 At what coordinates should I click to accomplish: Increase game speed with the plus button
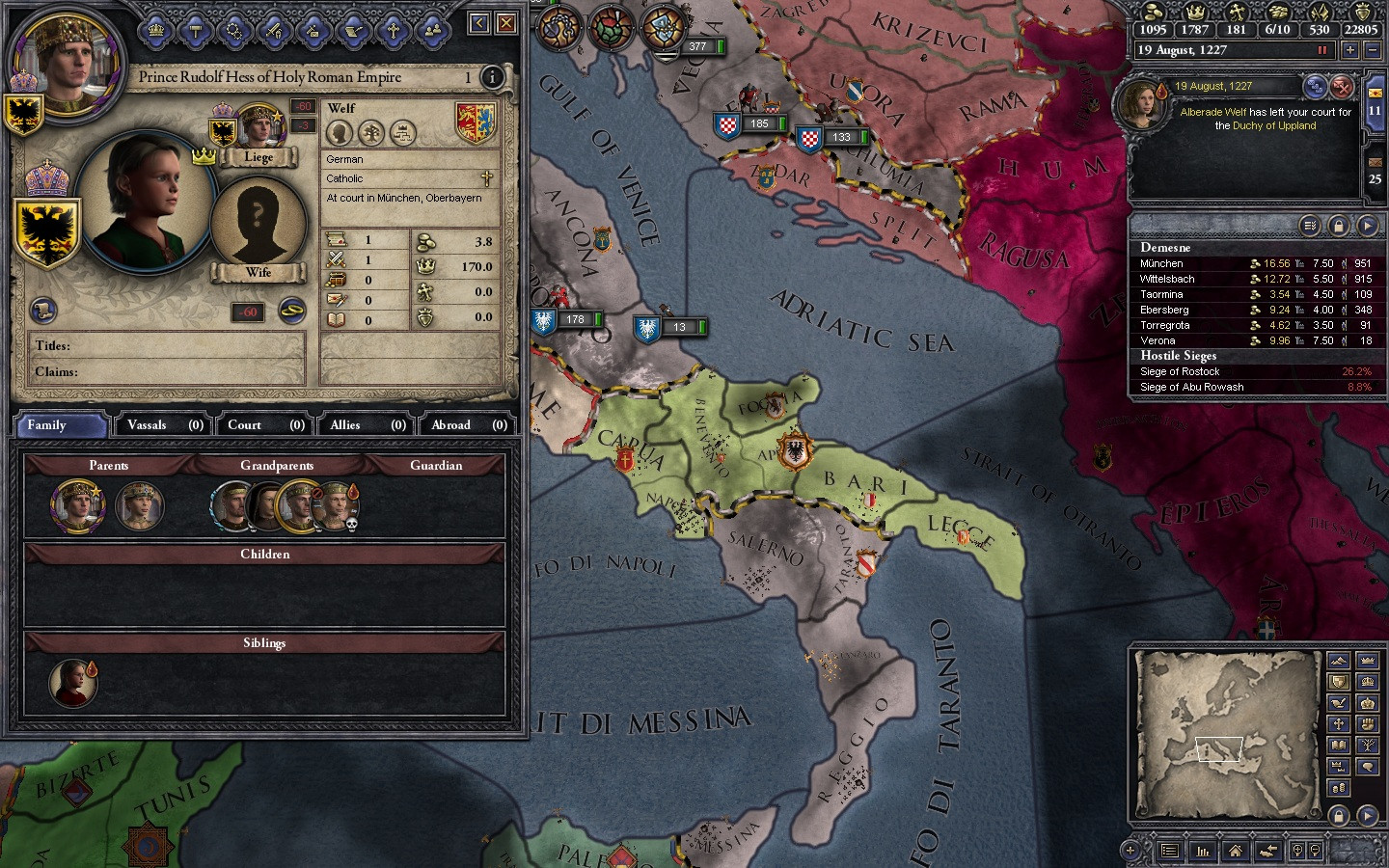coord(1349,50)
